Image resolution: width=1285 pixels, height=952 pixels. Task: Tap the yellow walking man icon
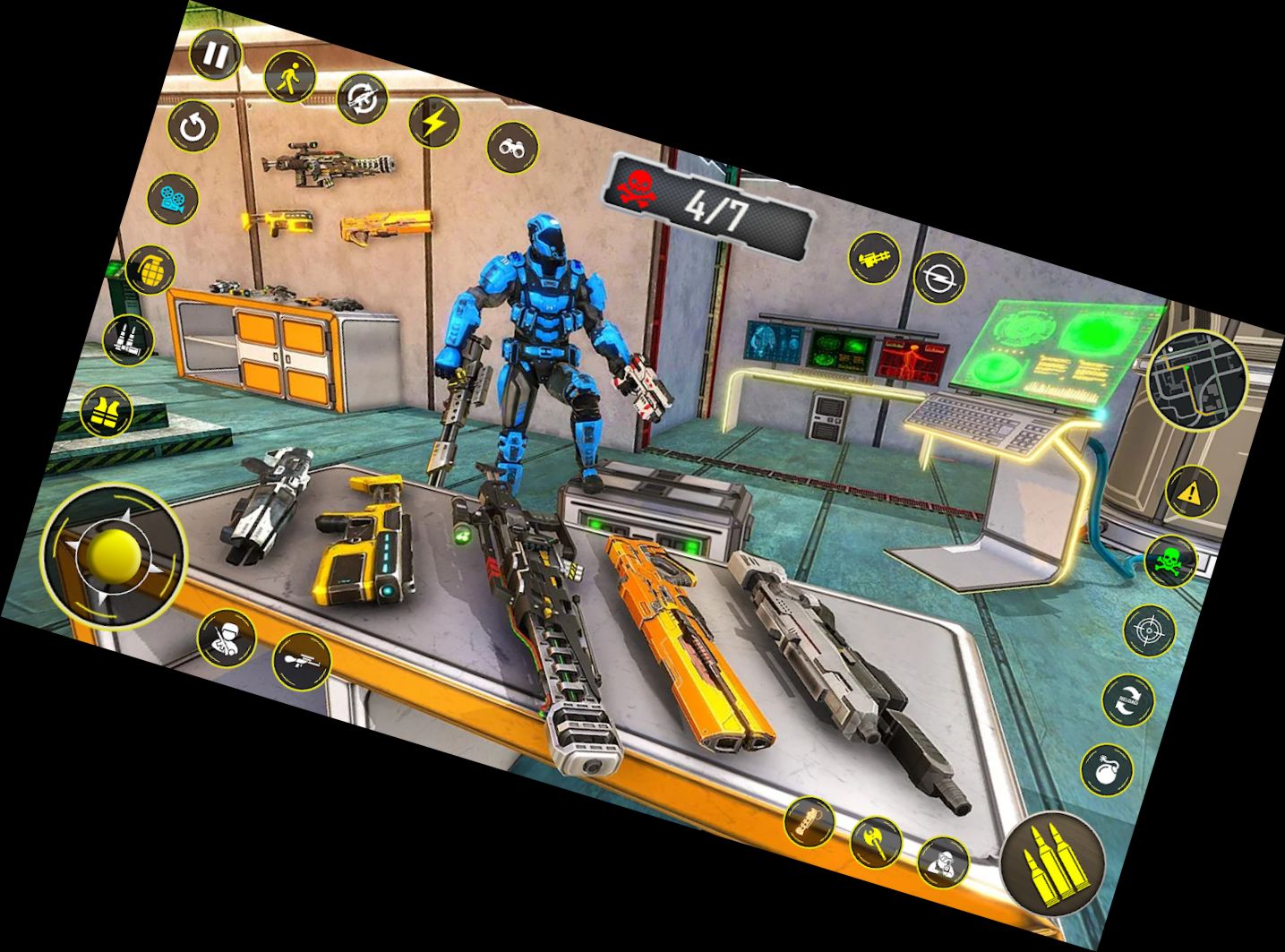click(x=290, y=78)
